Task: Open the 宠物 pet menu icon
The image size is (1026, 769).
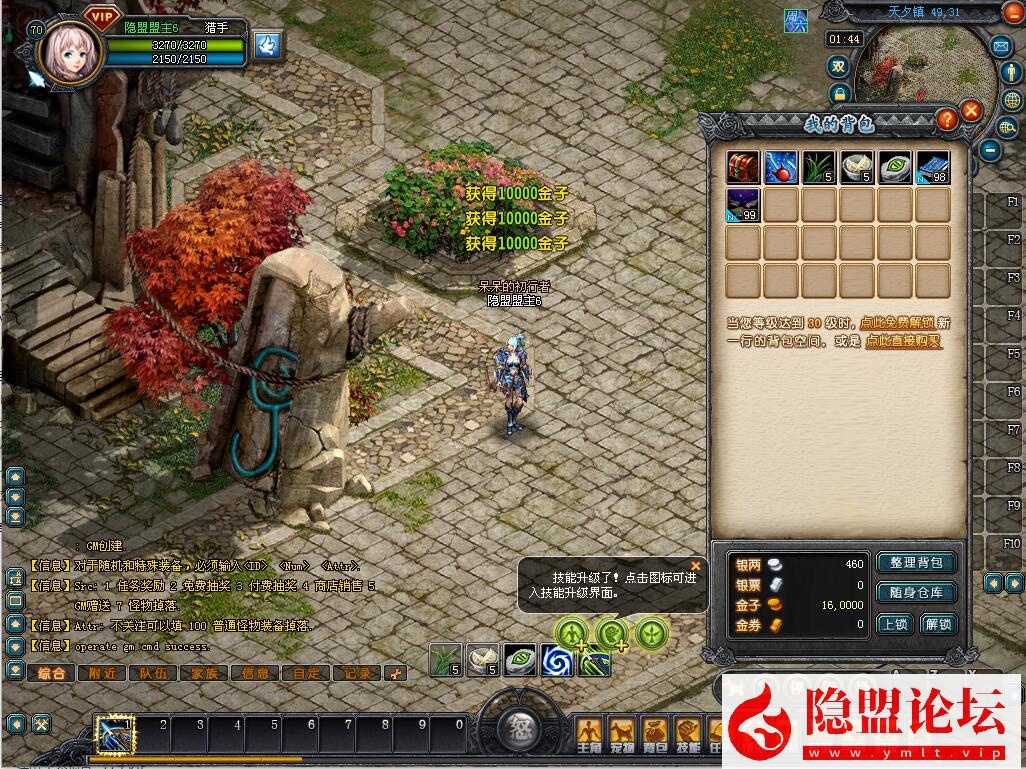Action: coord(622,731)
